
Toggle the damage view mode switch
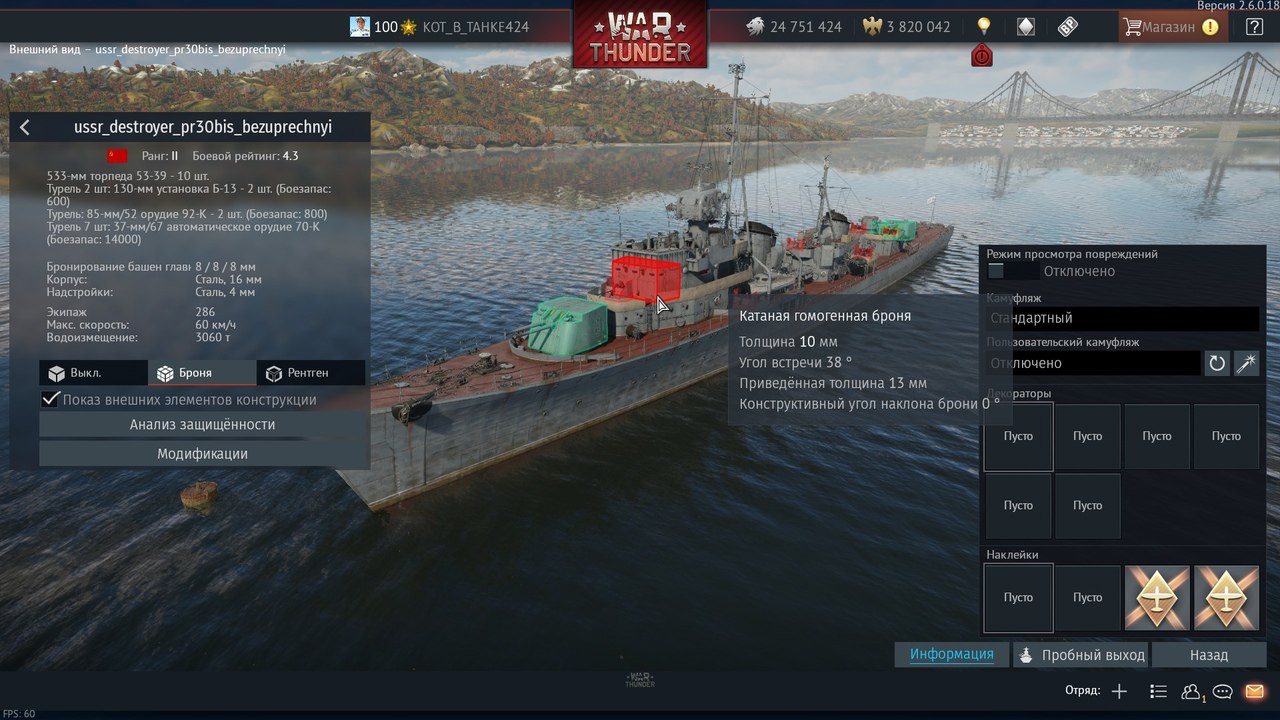1011,271
